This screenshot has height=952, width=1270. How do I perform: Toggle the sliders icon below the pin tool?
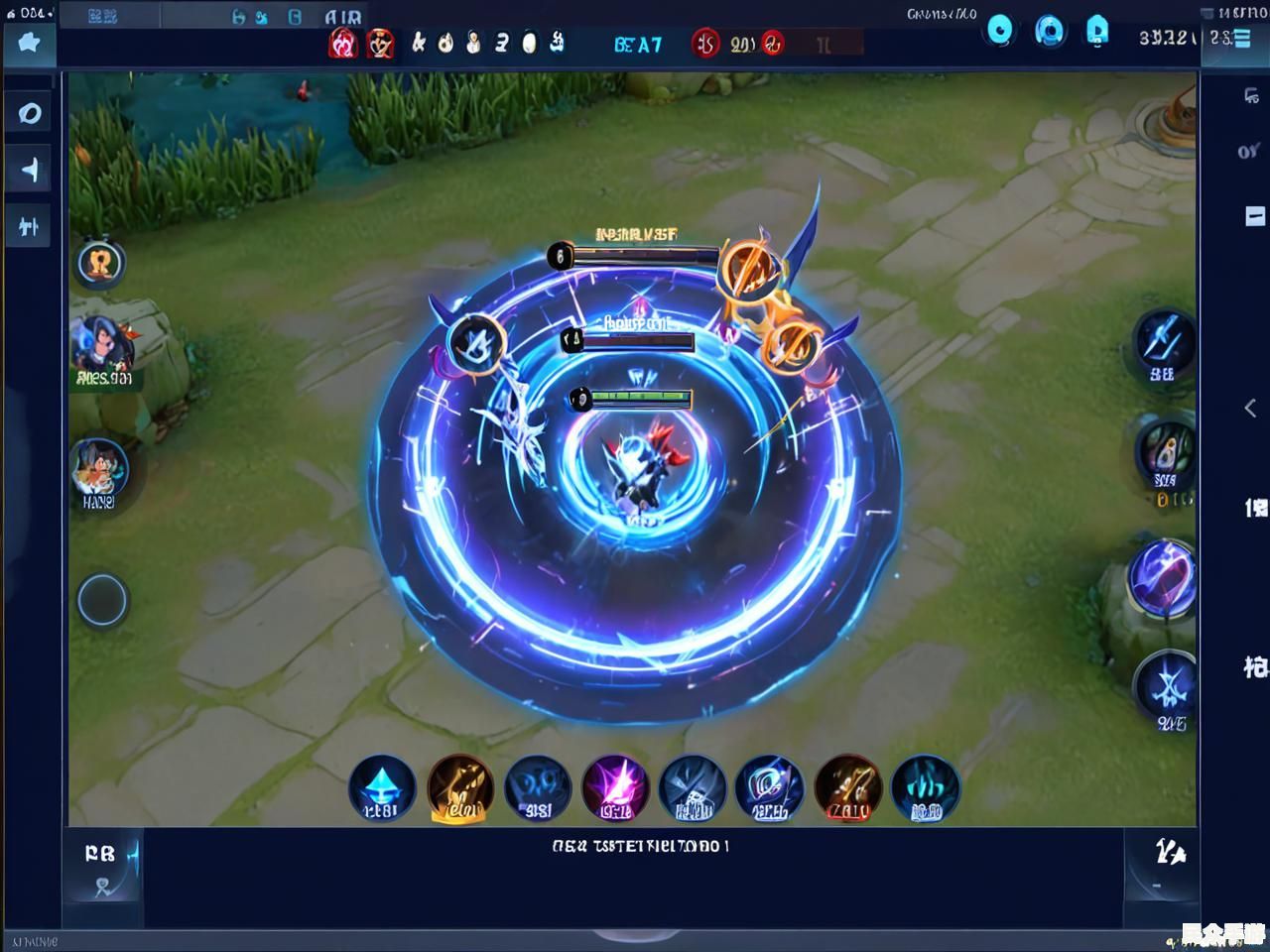click(28, 225)
